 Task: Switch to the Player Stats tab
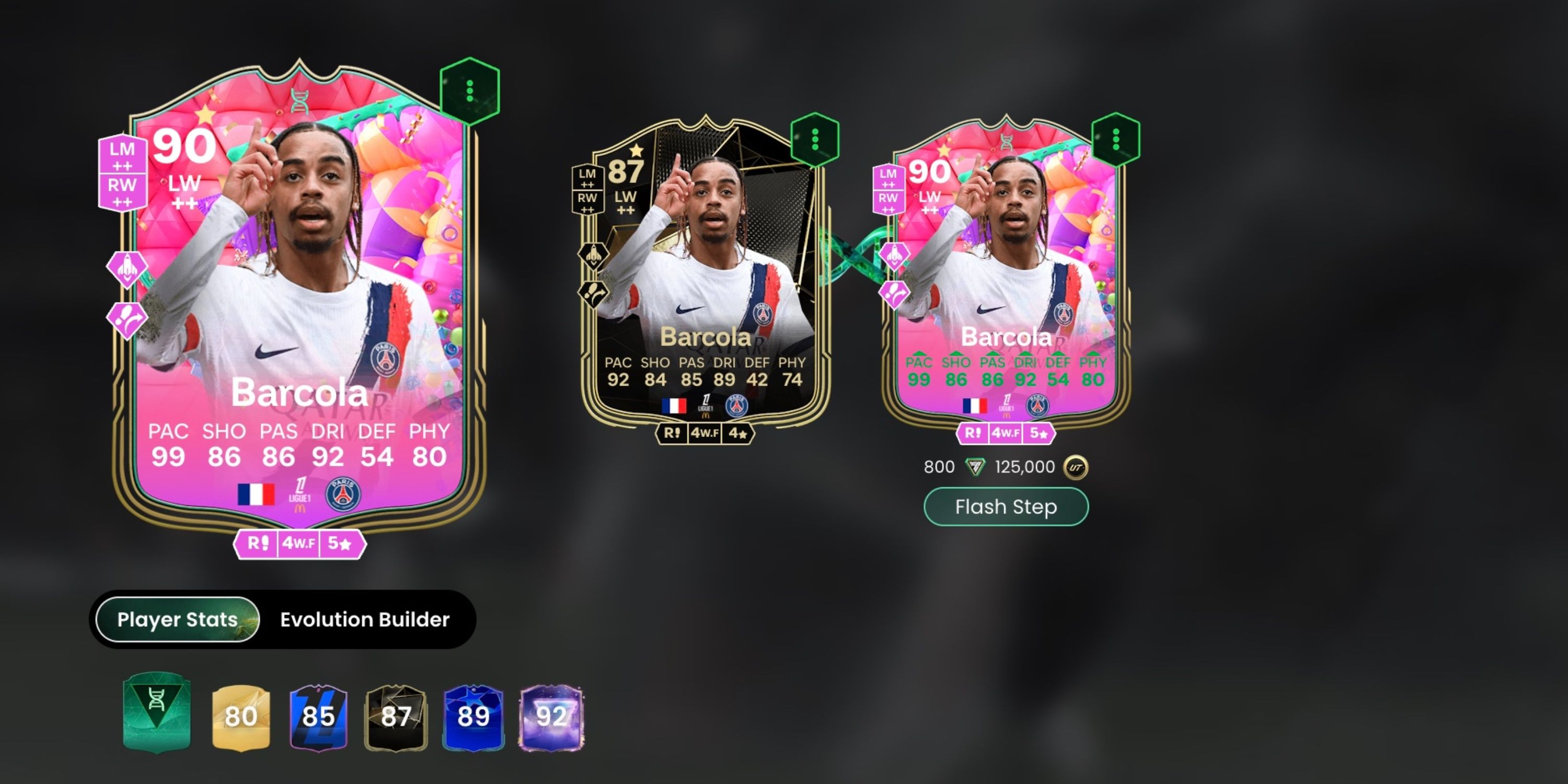[177, 619]
